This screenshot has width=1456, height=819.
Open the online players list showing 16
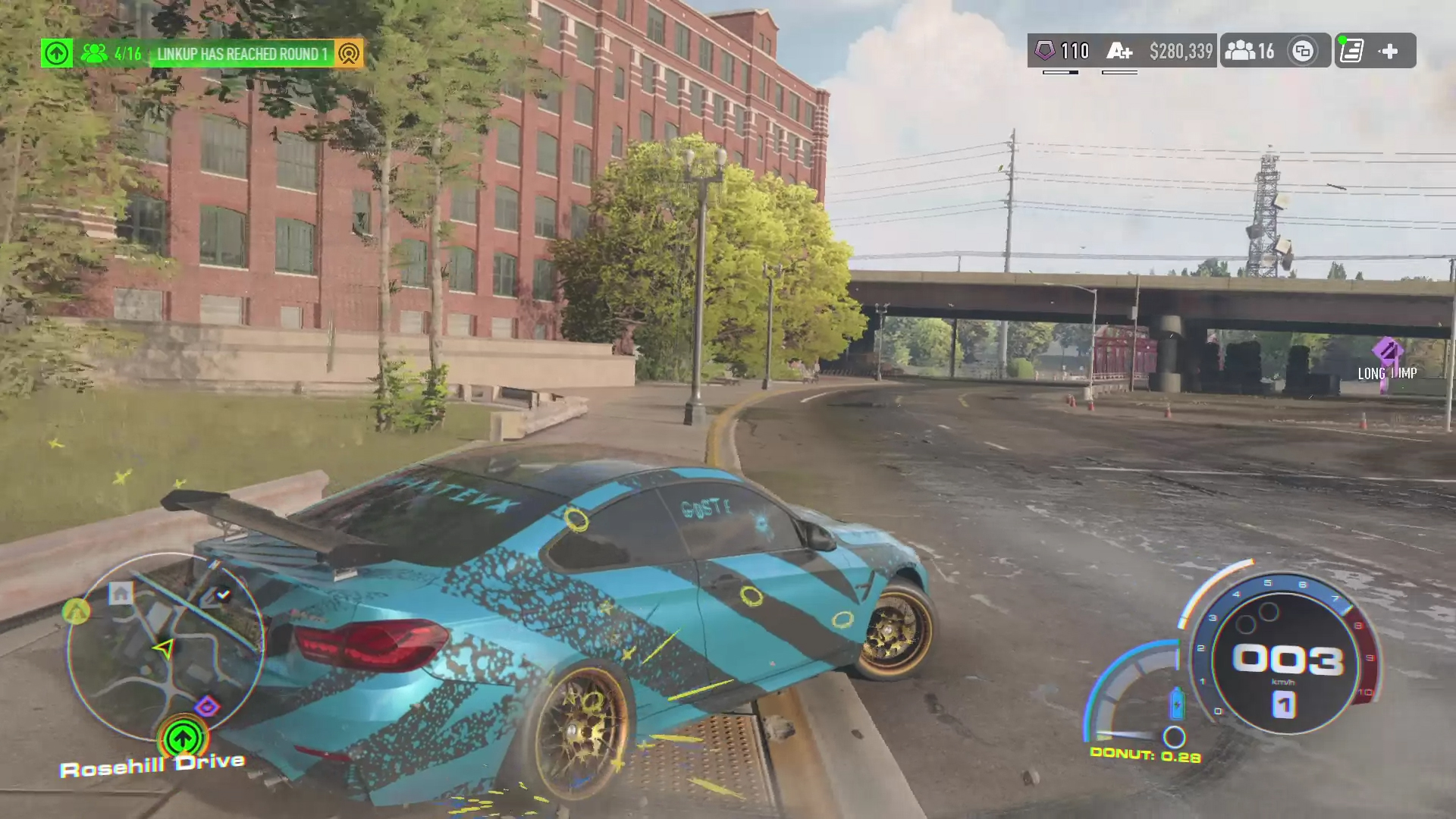point(1249,51)
